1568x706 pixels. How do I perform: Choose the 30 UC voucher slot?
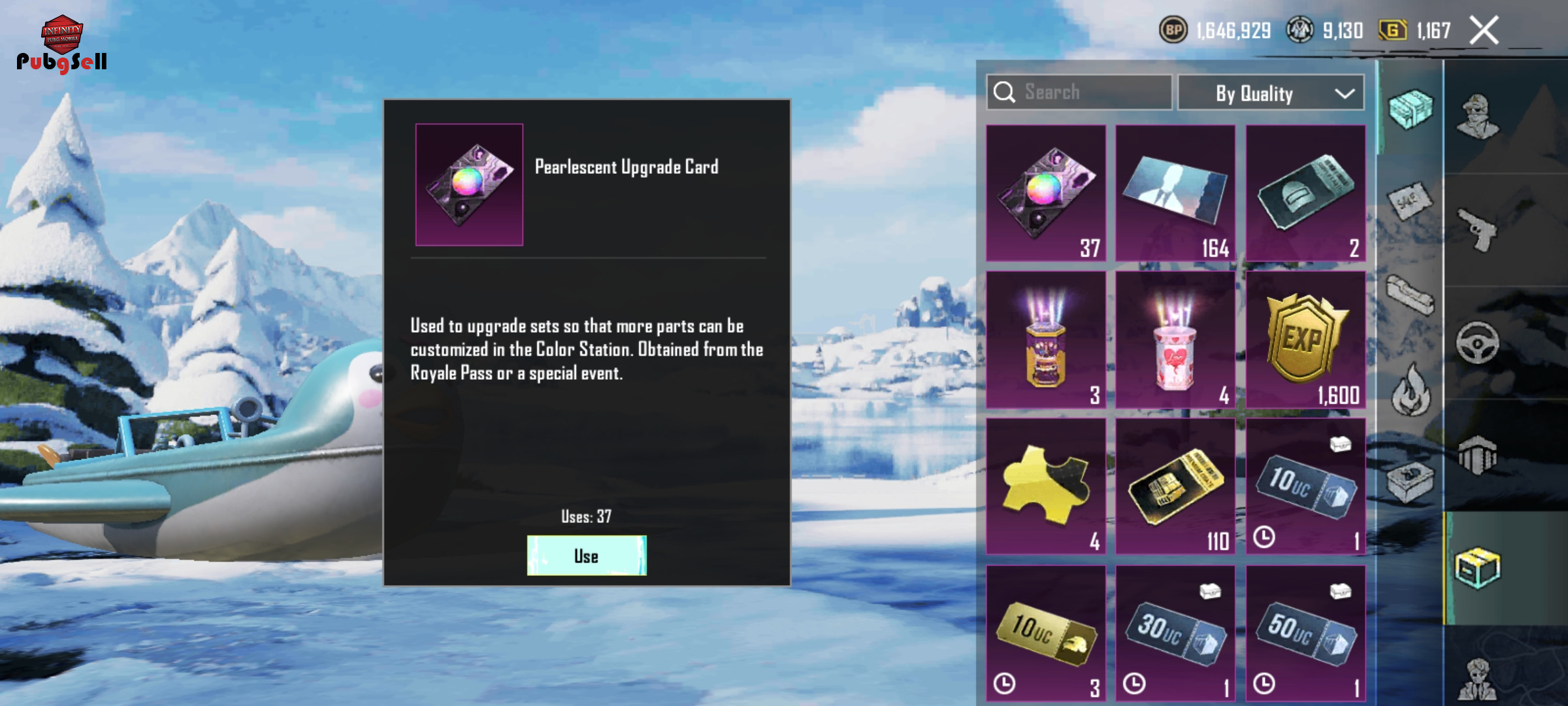pos(1175,633)
